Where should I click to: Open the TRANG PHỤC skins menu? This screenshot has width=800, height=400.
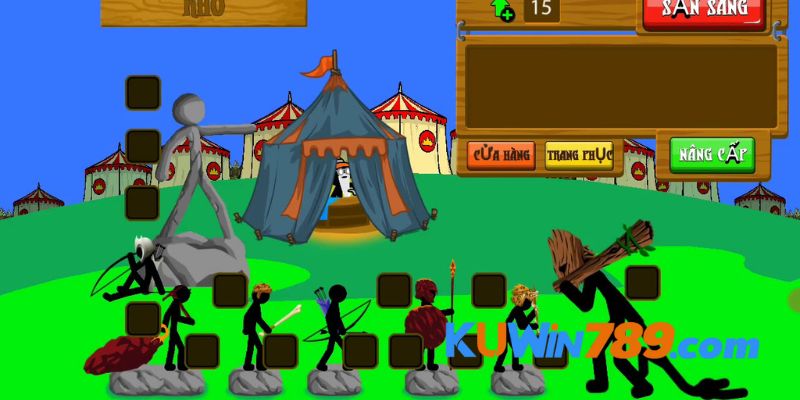click(x=579, y=156)
